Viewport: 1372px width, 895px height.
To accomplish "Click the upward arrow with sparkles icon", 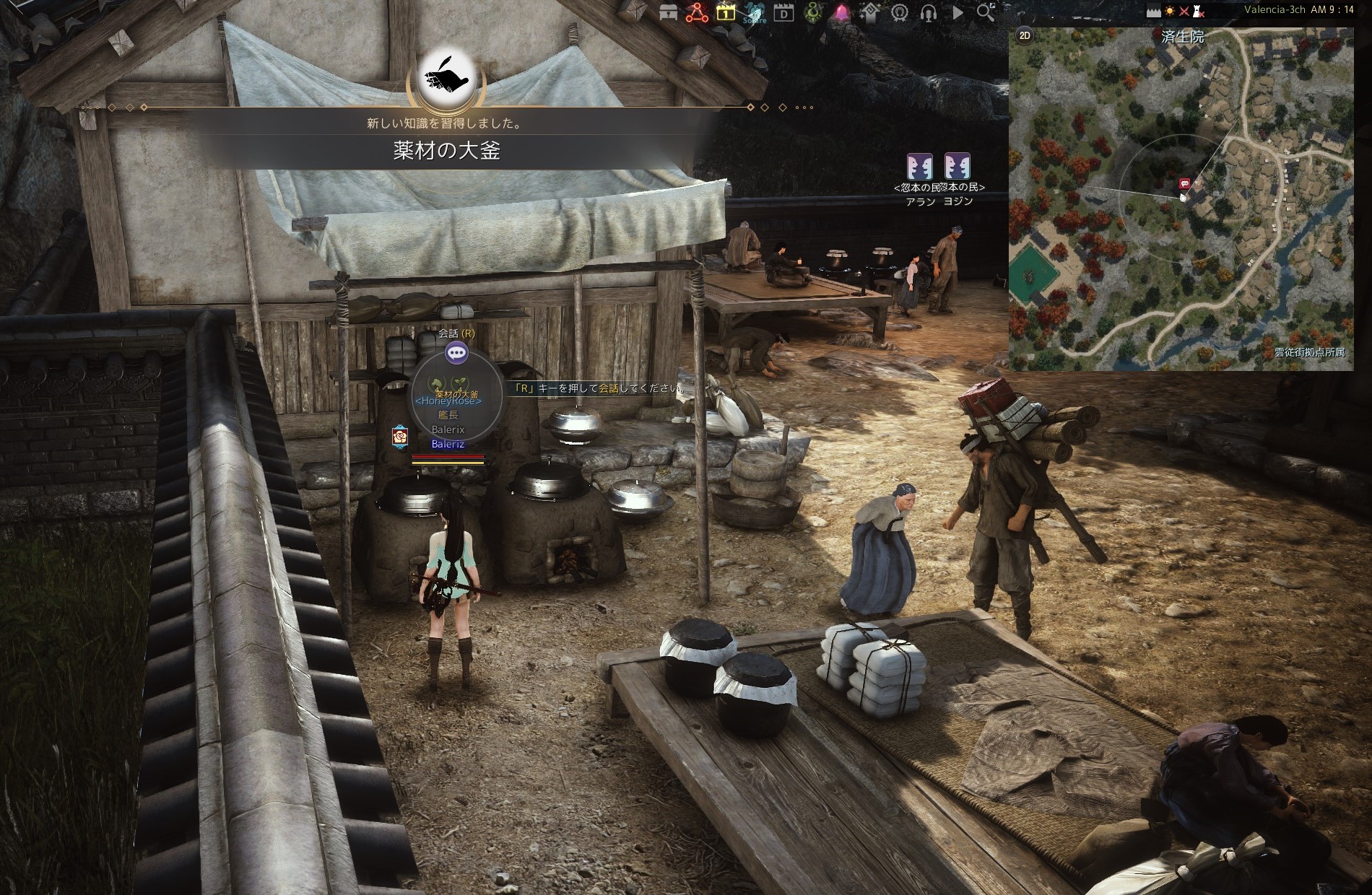I will point(871,13).
